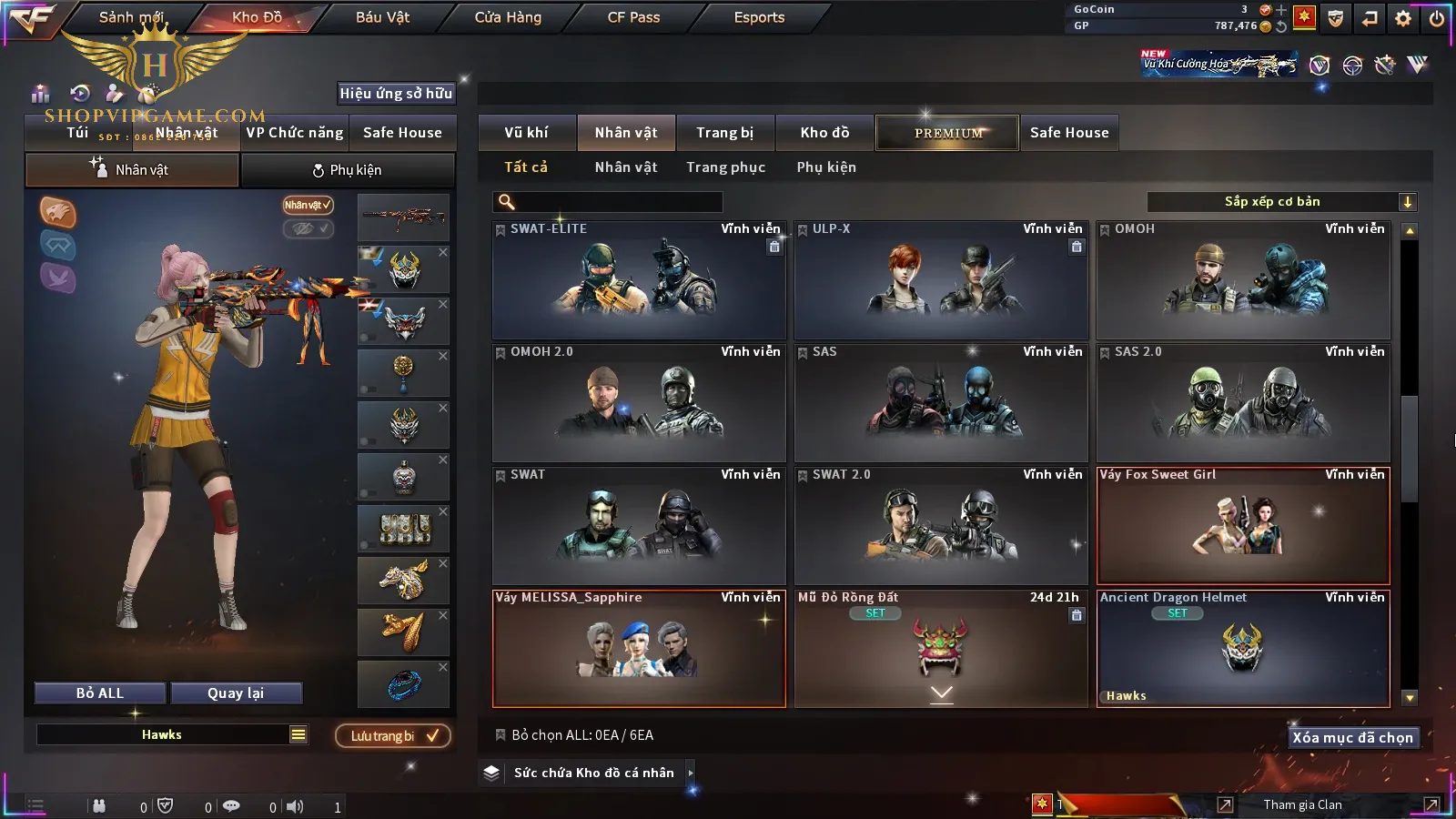This screenshot has width=1456, height=819.
Task: Delete selection with Xóa mục đã chọn
Action: 1352,738
